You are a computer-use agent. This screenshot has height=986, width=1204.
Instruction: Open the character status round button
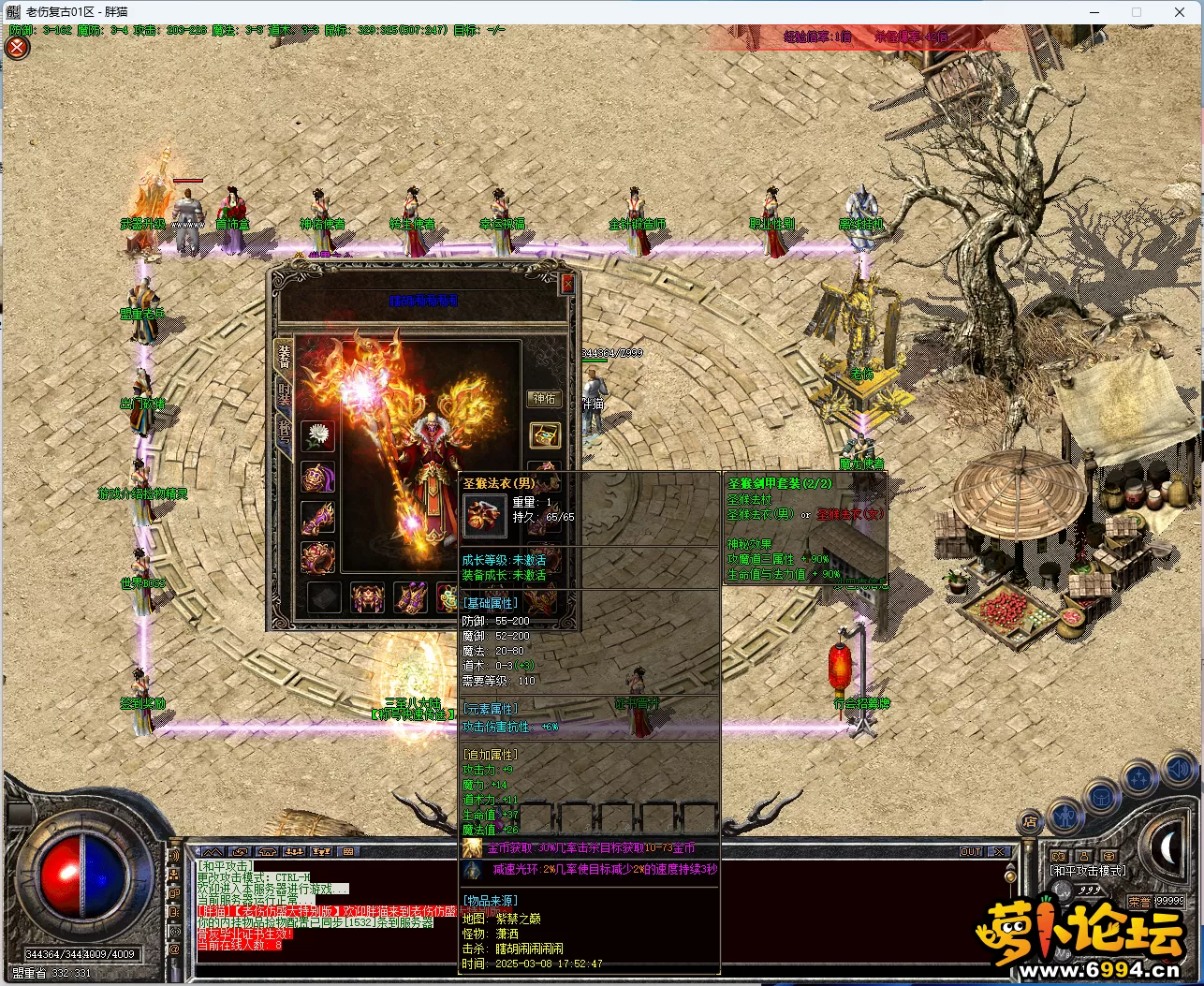coord(1065,816)
